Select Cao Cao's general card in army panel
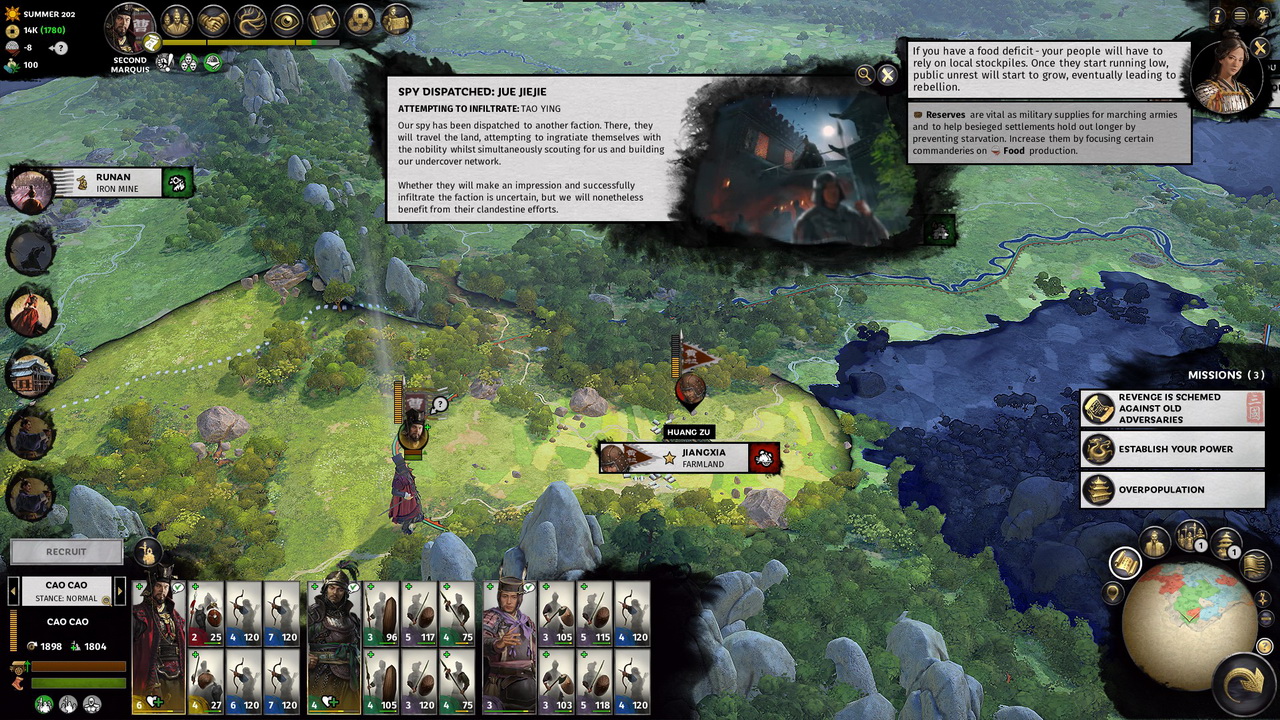1280x720 pixels. coord(159,647)
